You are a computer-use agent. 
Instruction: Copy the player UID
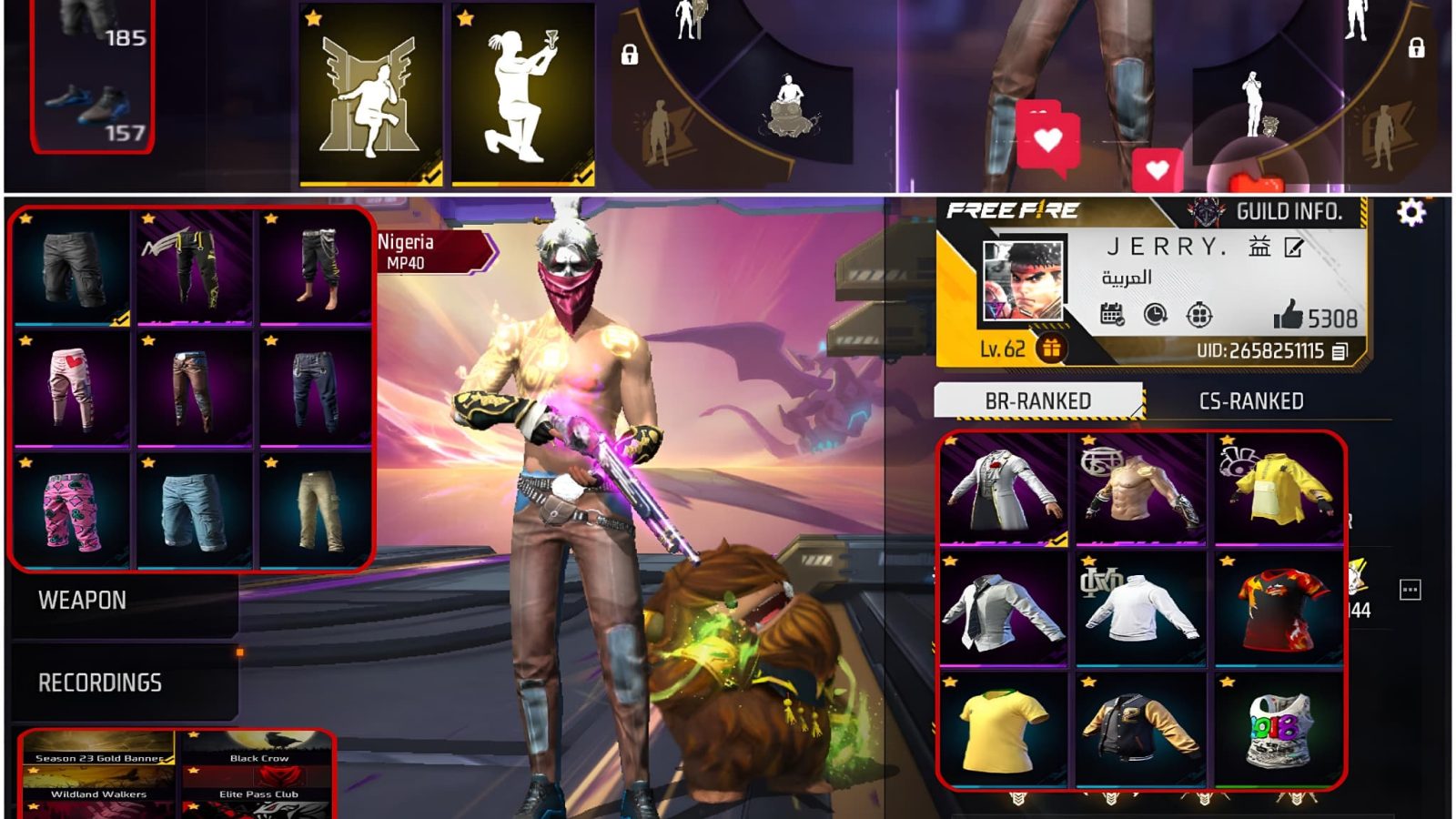click(x=1340, y=351)
